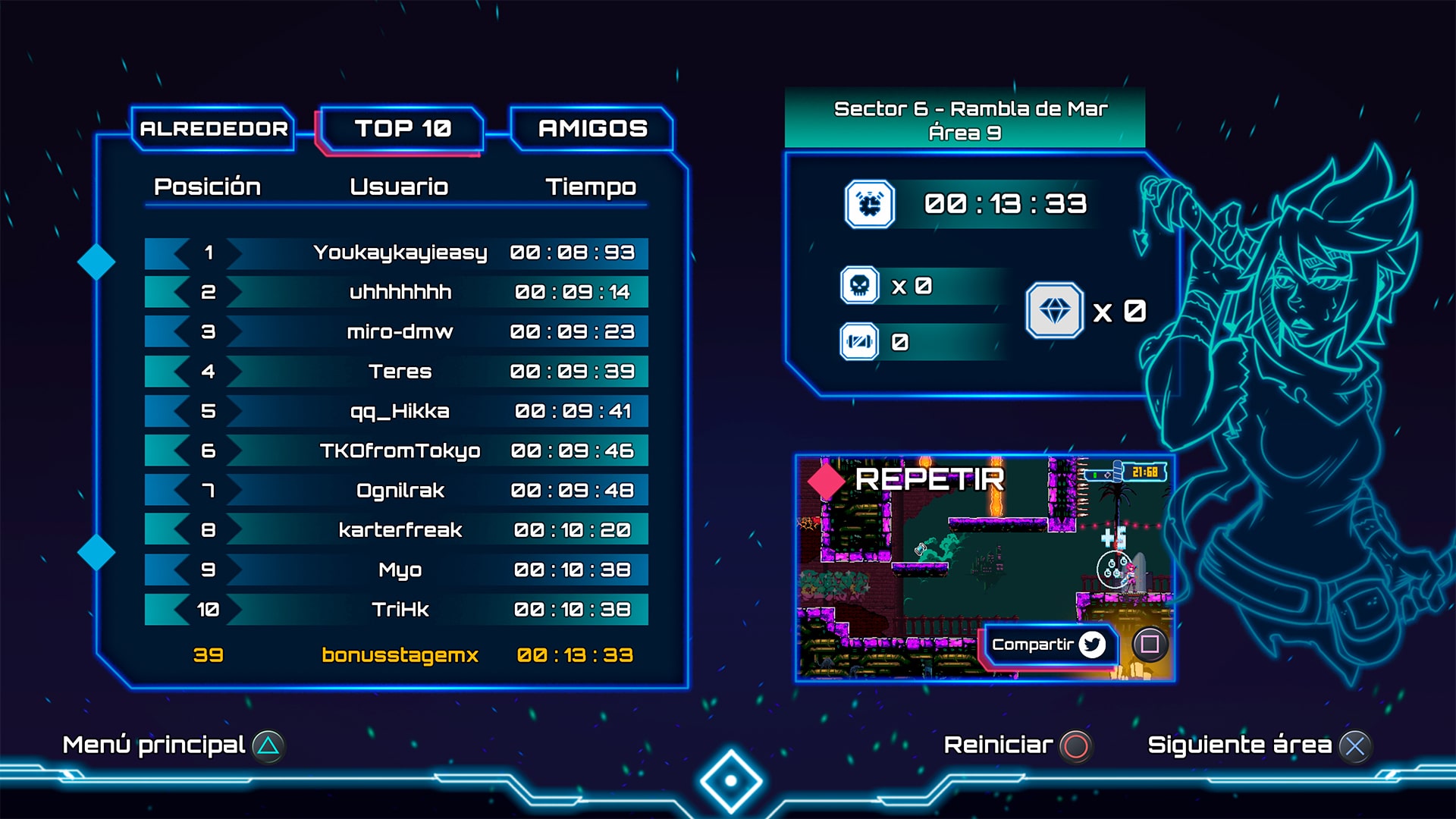Click the Cross button icon beside Siguiente área
This screenshot has width=1456, height=819.
pos(1356,745)
